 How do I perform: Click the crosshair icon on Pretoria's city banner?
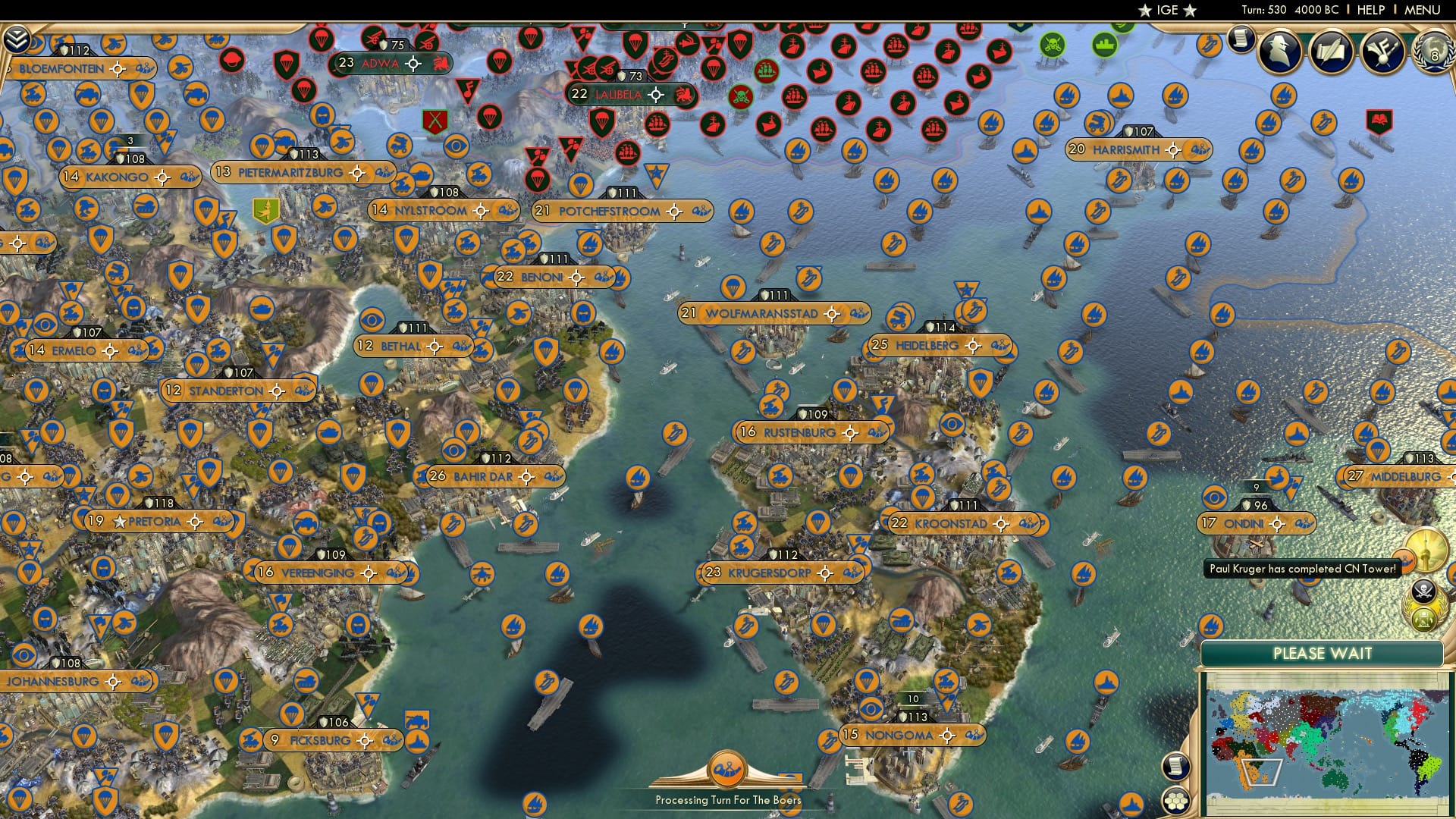194,521
